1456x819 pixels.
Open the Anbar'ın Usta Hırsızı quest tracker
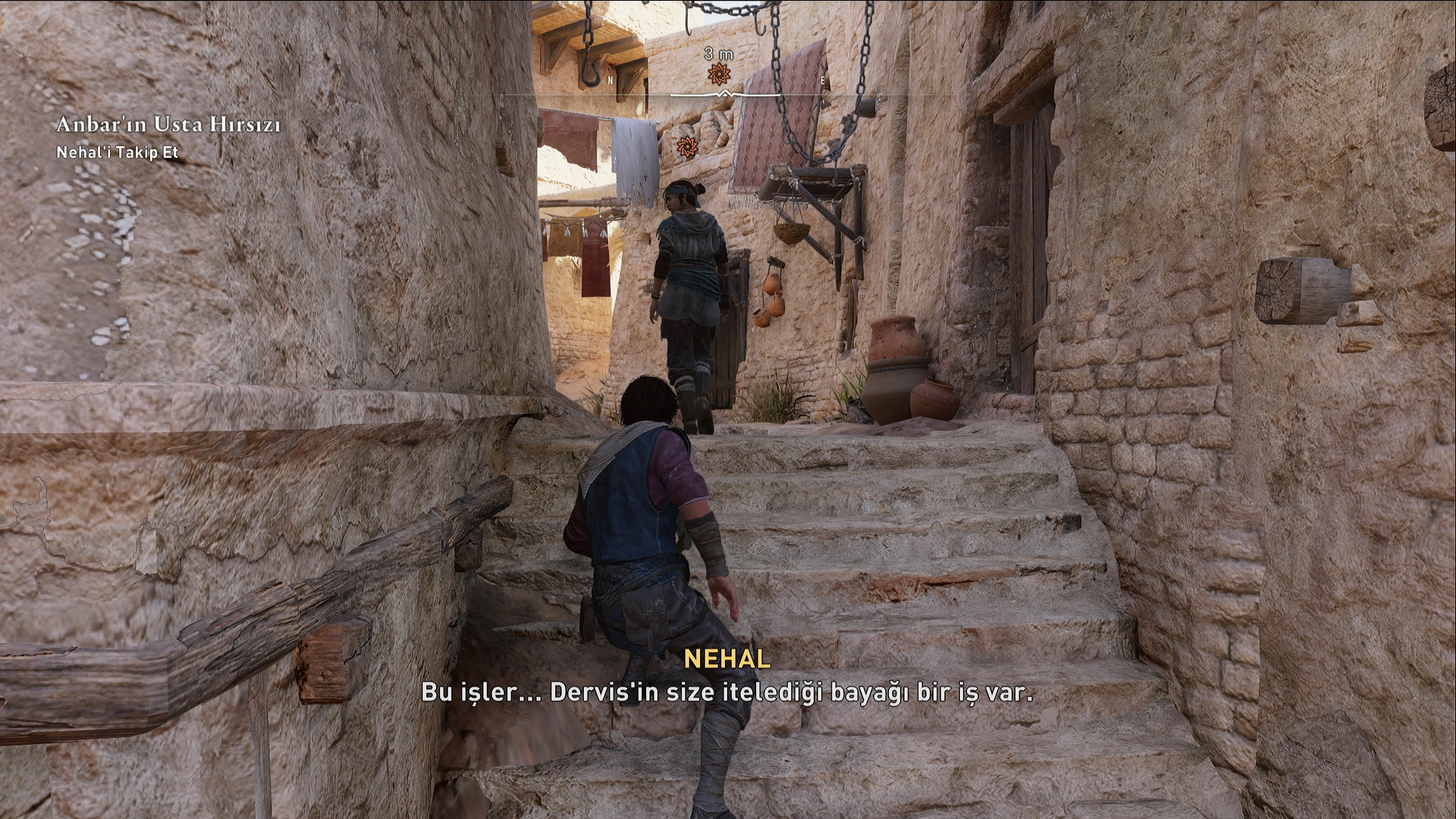pyautogui.click(x=168, y=124)
